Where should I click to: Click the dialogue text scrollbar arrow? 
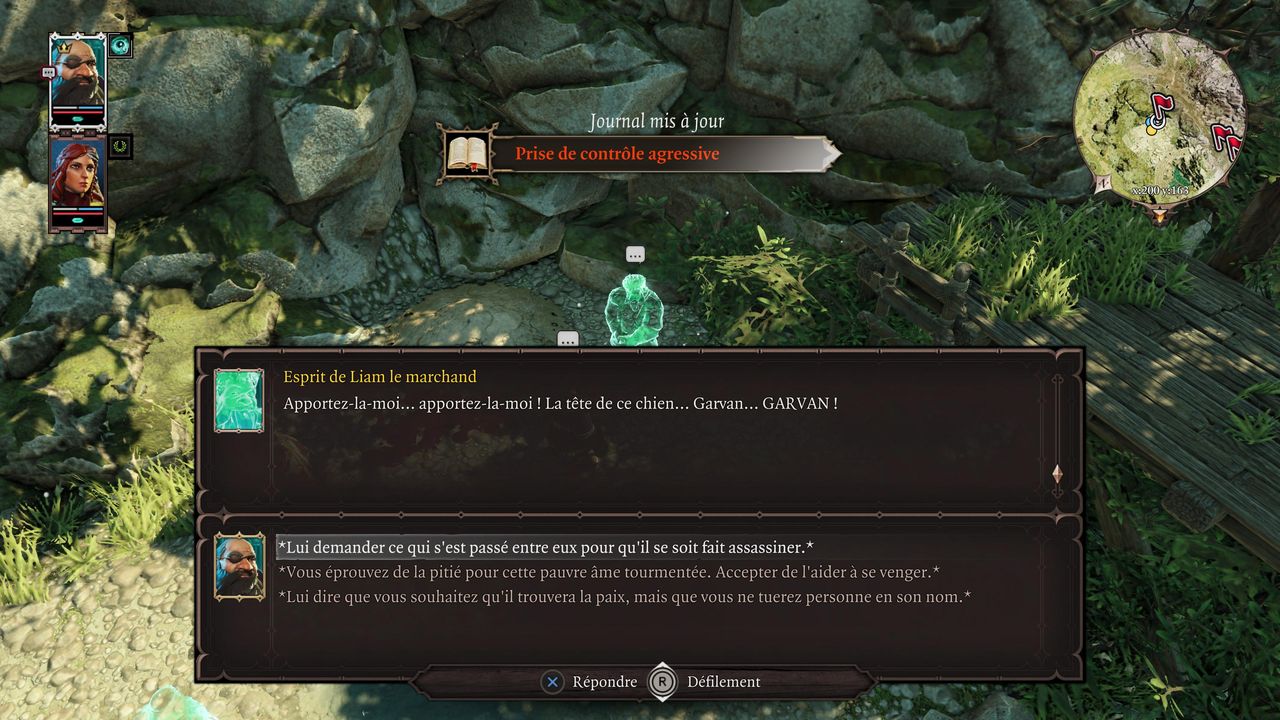click(1057, 474)
